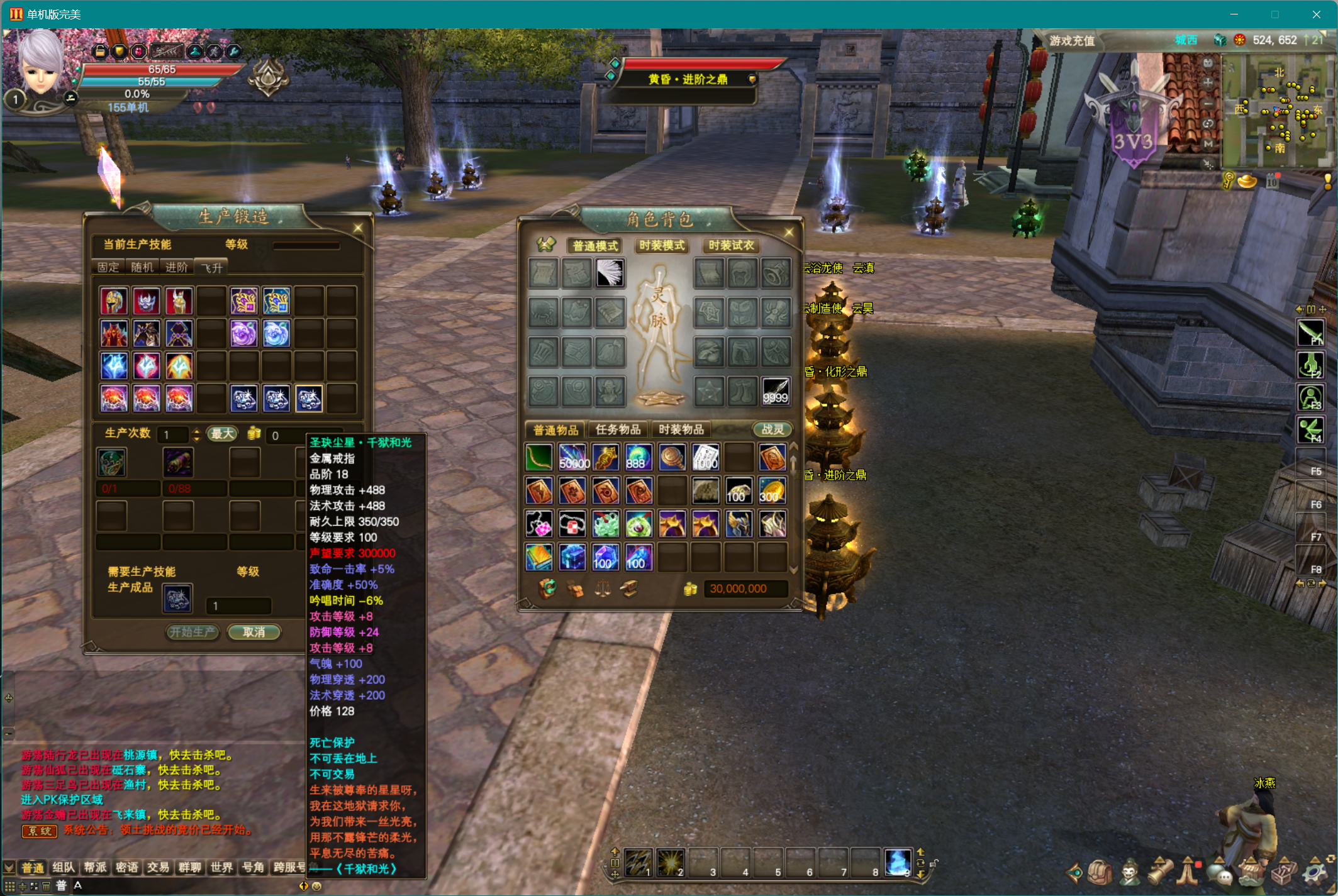The width and height of the screenshot is (1338, 896).
Task: Switch chat to 世界 channel
Action: pos(221,868)
